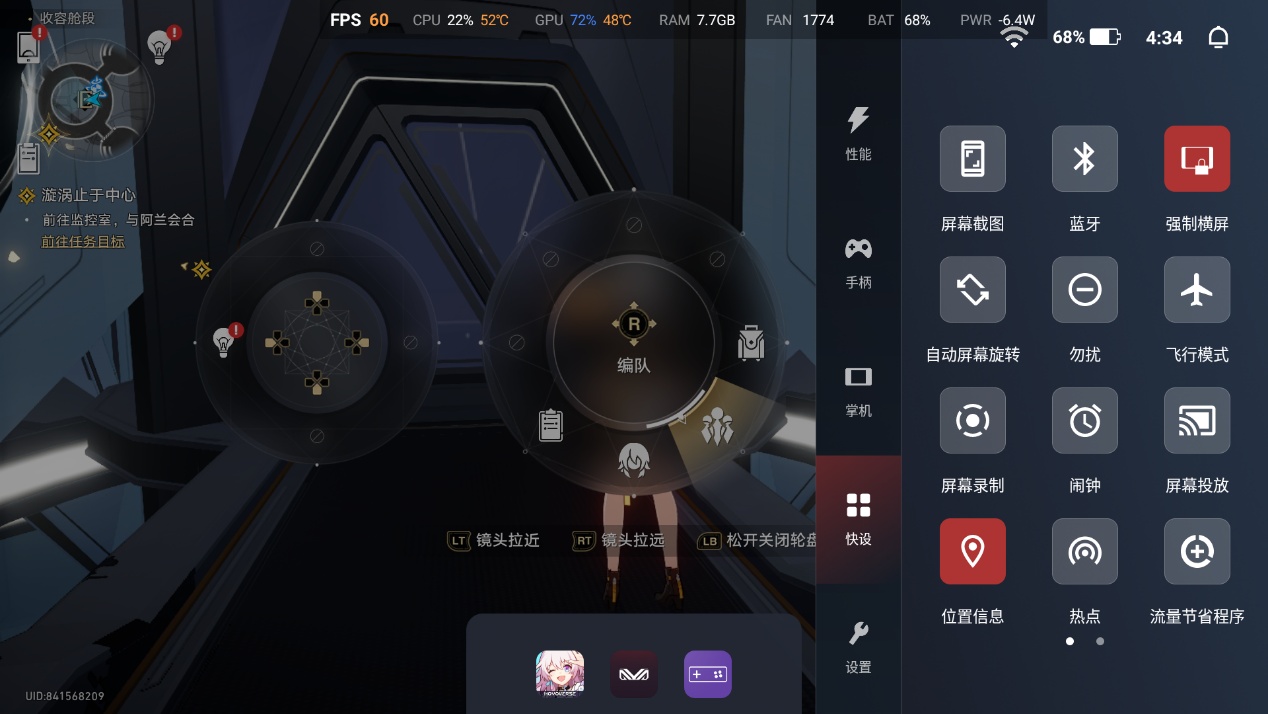Screen dimensions: 1268x714
Task: Select the backpack icon on the wheel
Action: [x=750, y=343]
